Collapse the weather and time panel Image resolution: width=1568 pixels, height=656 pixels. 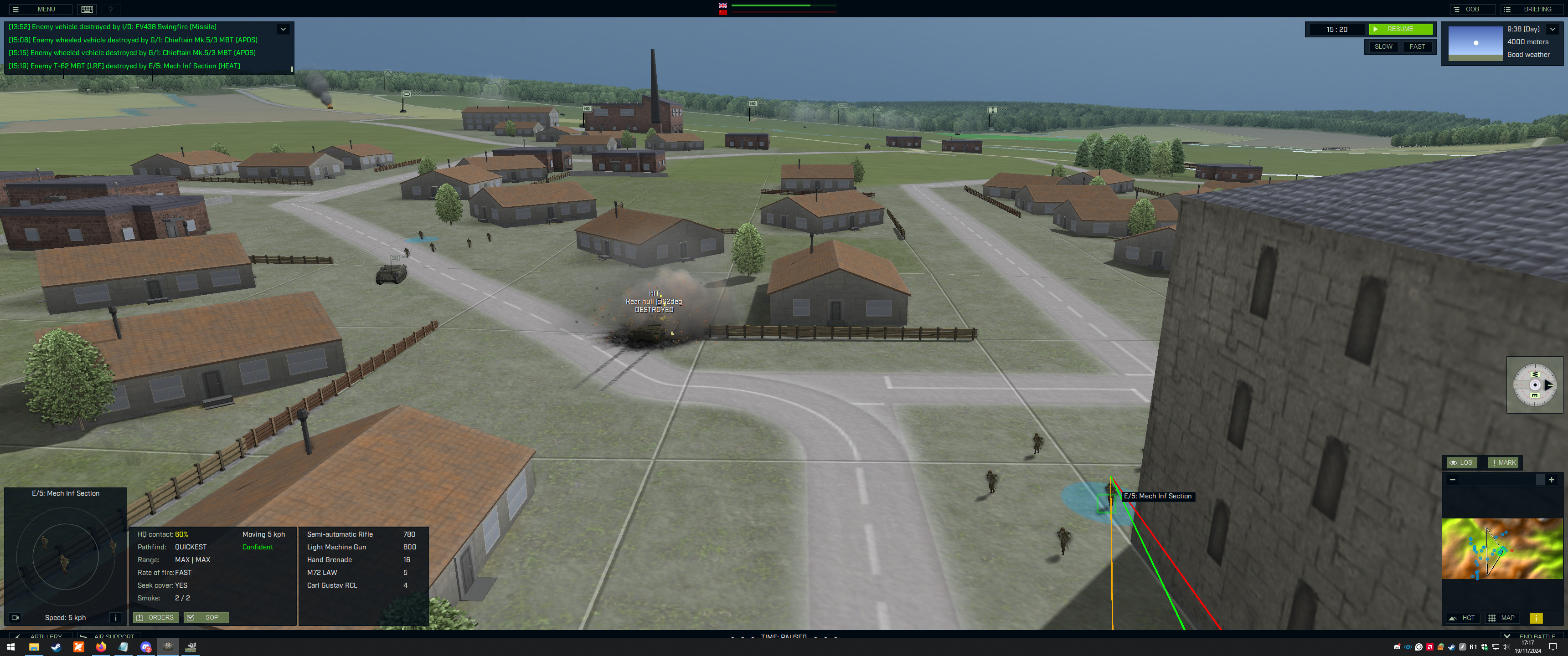pos(1552,29)
